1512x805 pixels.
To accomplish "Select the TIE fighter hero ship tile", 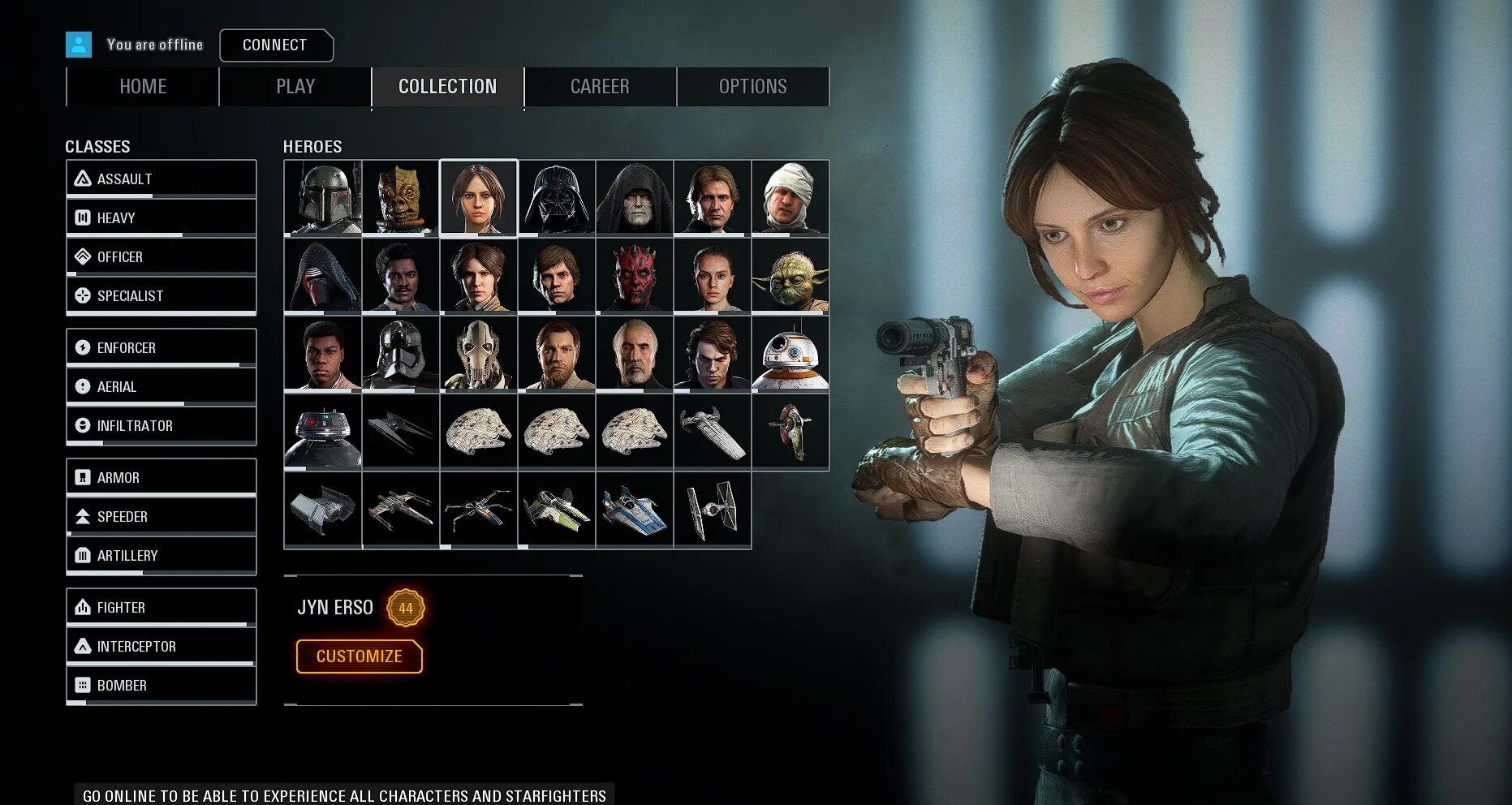I will click(713, 510).
